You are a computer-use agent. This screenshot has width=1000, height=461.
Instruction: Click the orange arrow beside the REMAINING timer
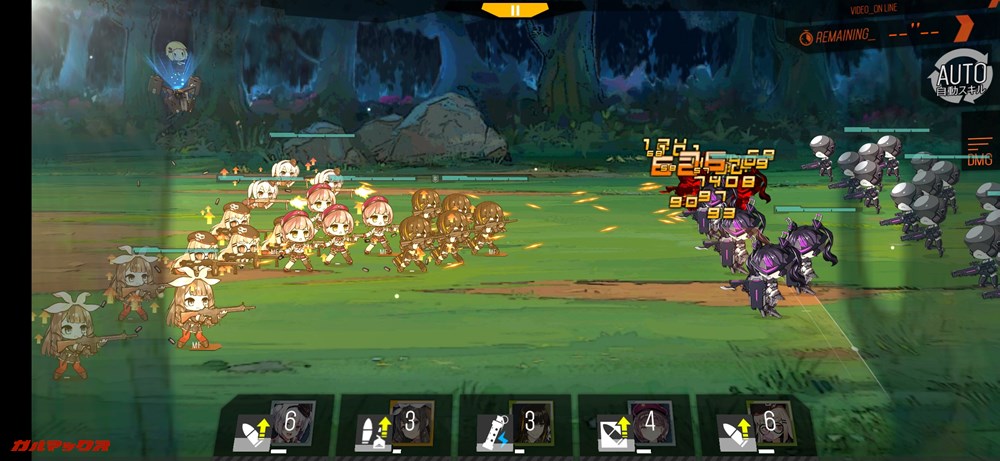point(963,28)
